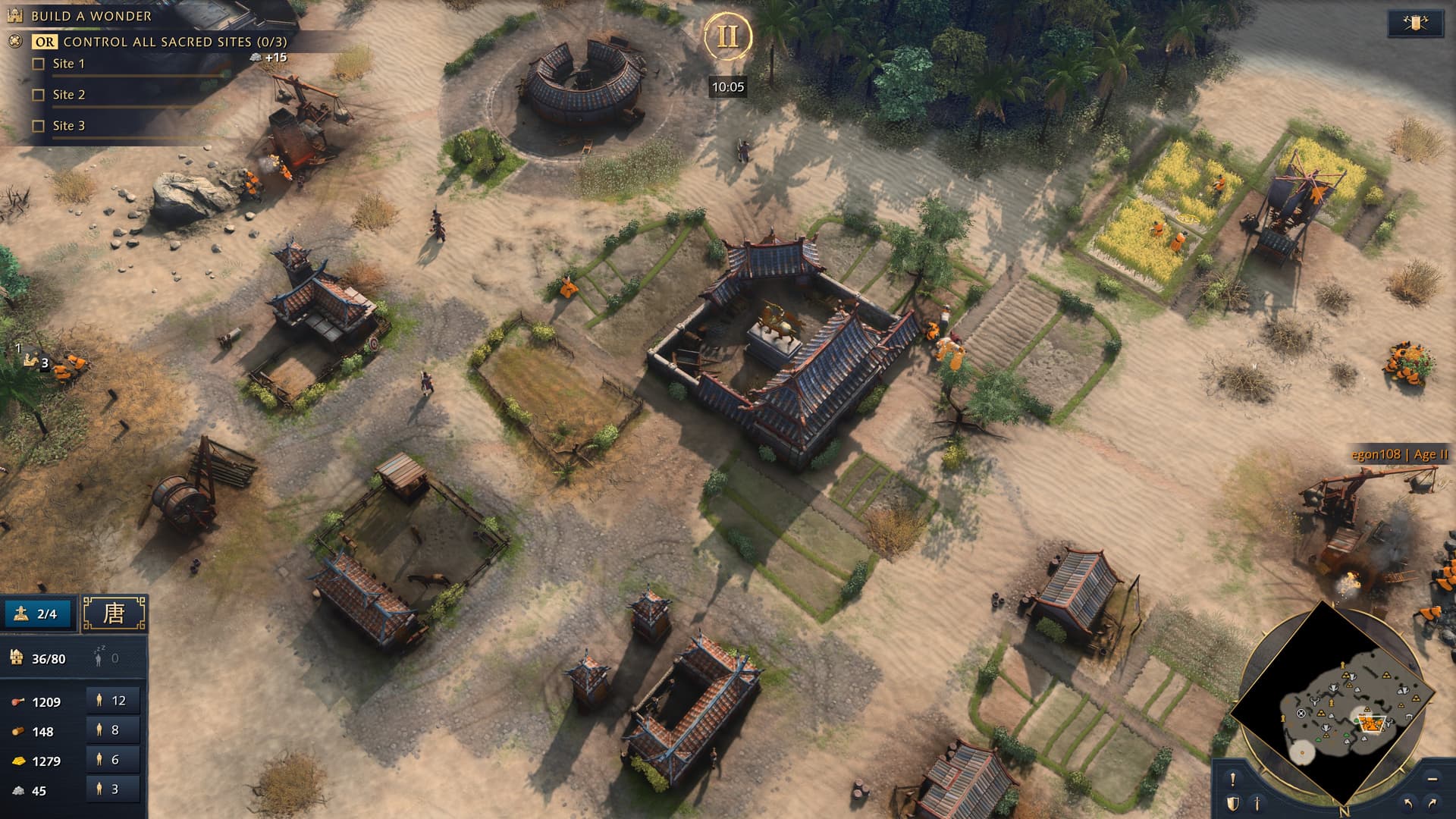Click the shield button beside the minimap
Screen dimensions: 1456x819
click(x=1233, y=802)
